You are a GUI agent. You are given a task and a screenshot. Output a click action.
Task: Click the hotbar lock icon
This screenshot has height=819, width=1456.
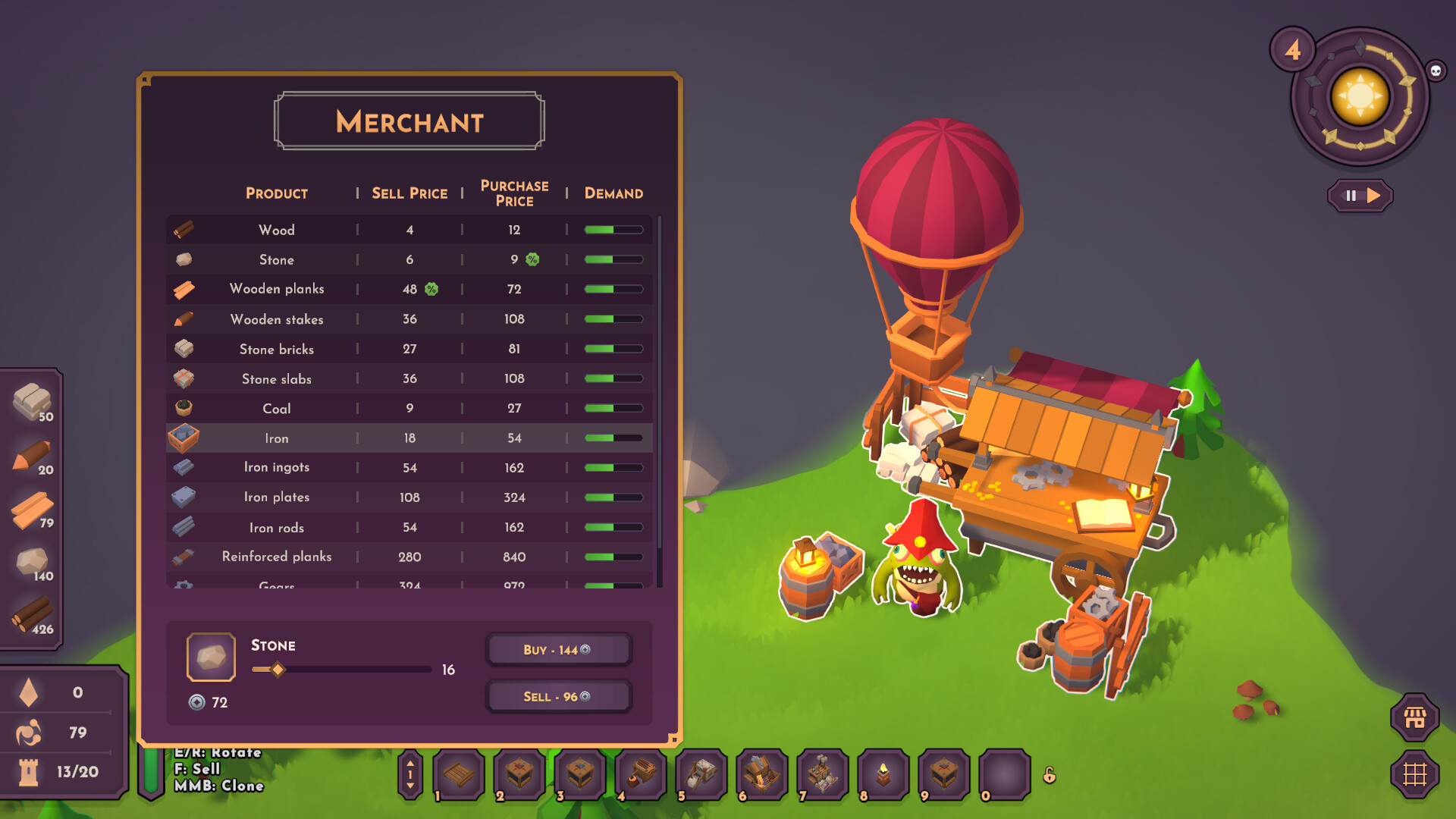coord(1050,775)
